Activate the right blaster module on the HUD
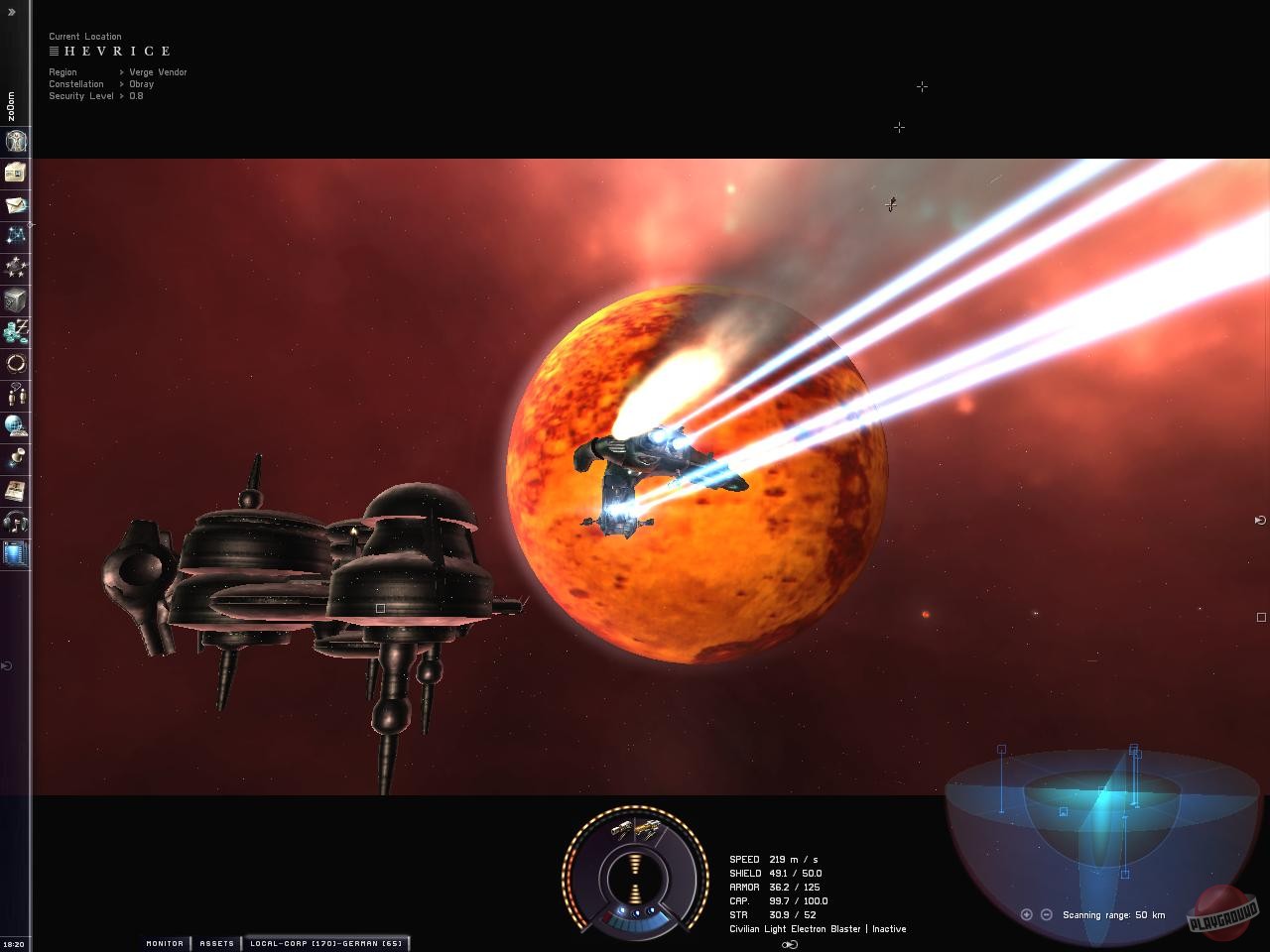 [648, 830]
